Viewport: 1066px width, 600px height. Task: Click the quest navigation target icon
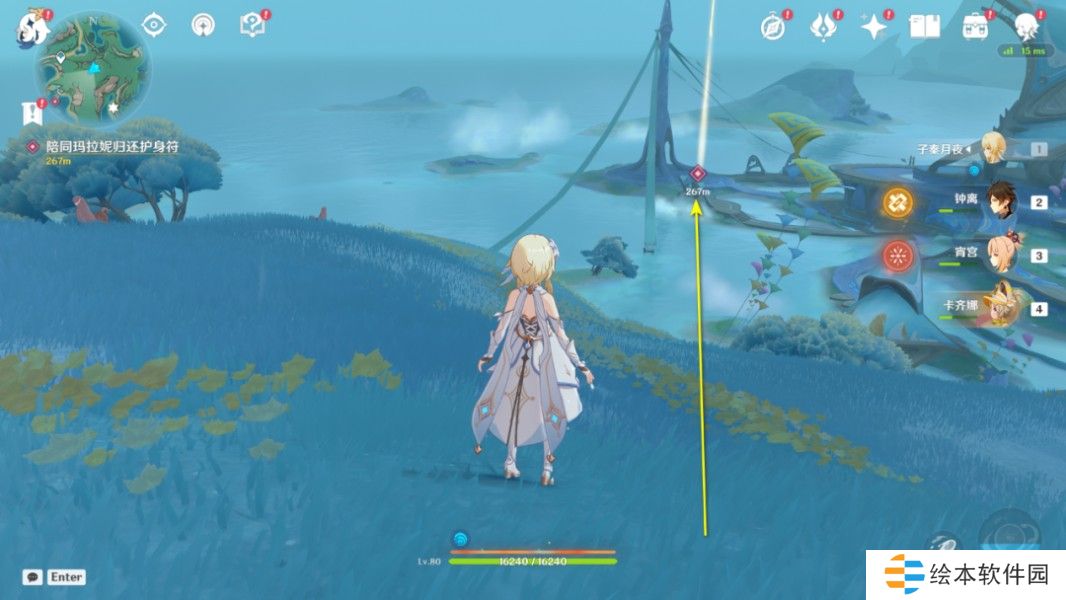click(153, 24)
